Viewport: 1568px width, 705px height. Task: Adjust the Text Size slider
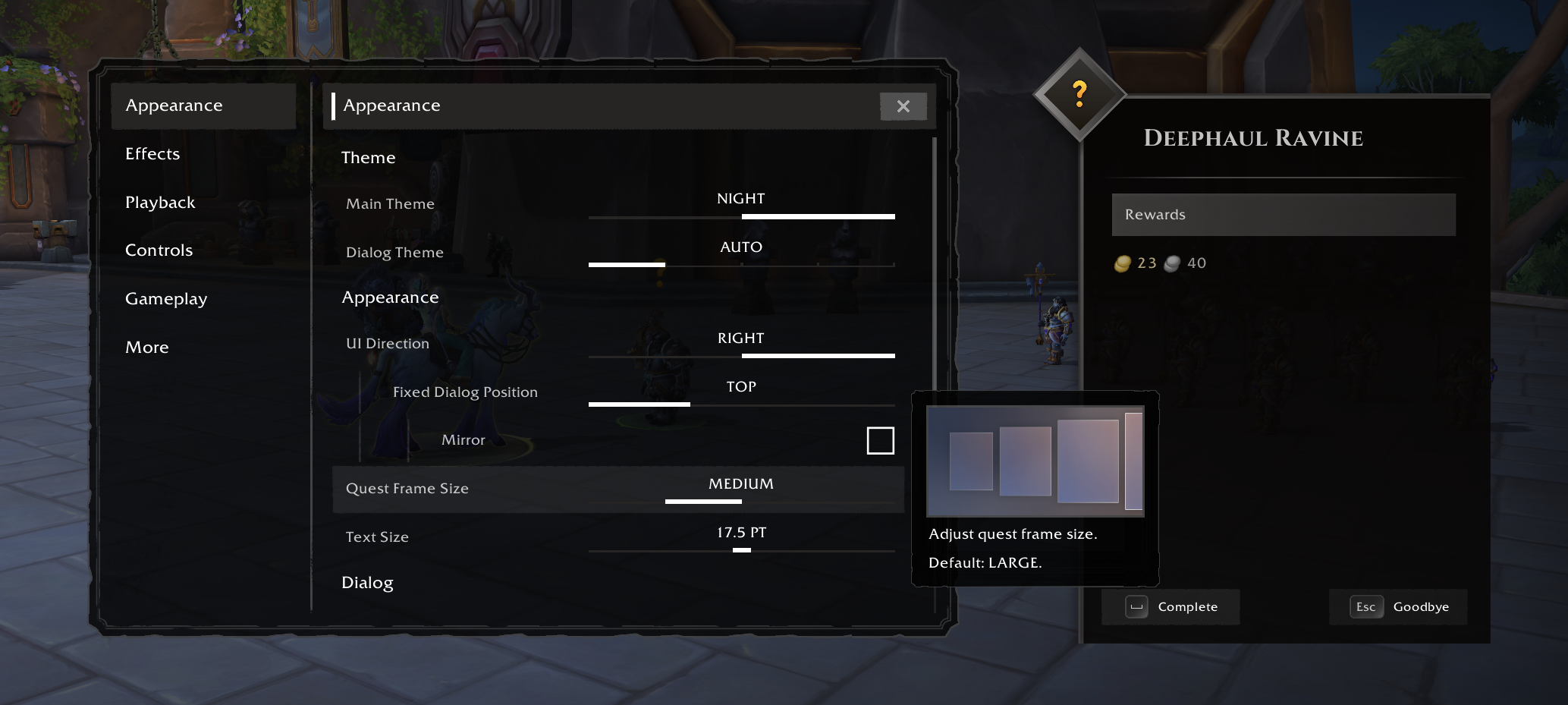pos(741,552)
